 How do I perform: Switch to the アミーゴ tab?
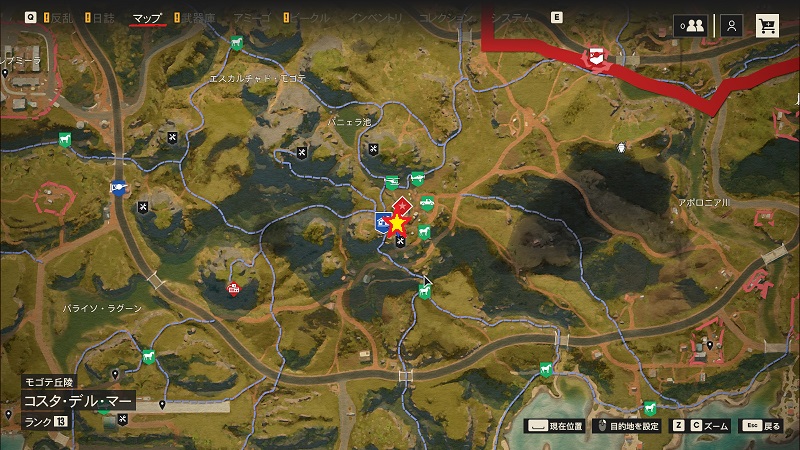(251, 18)
